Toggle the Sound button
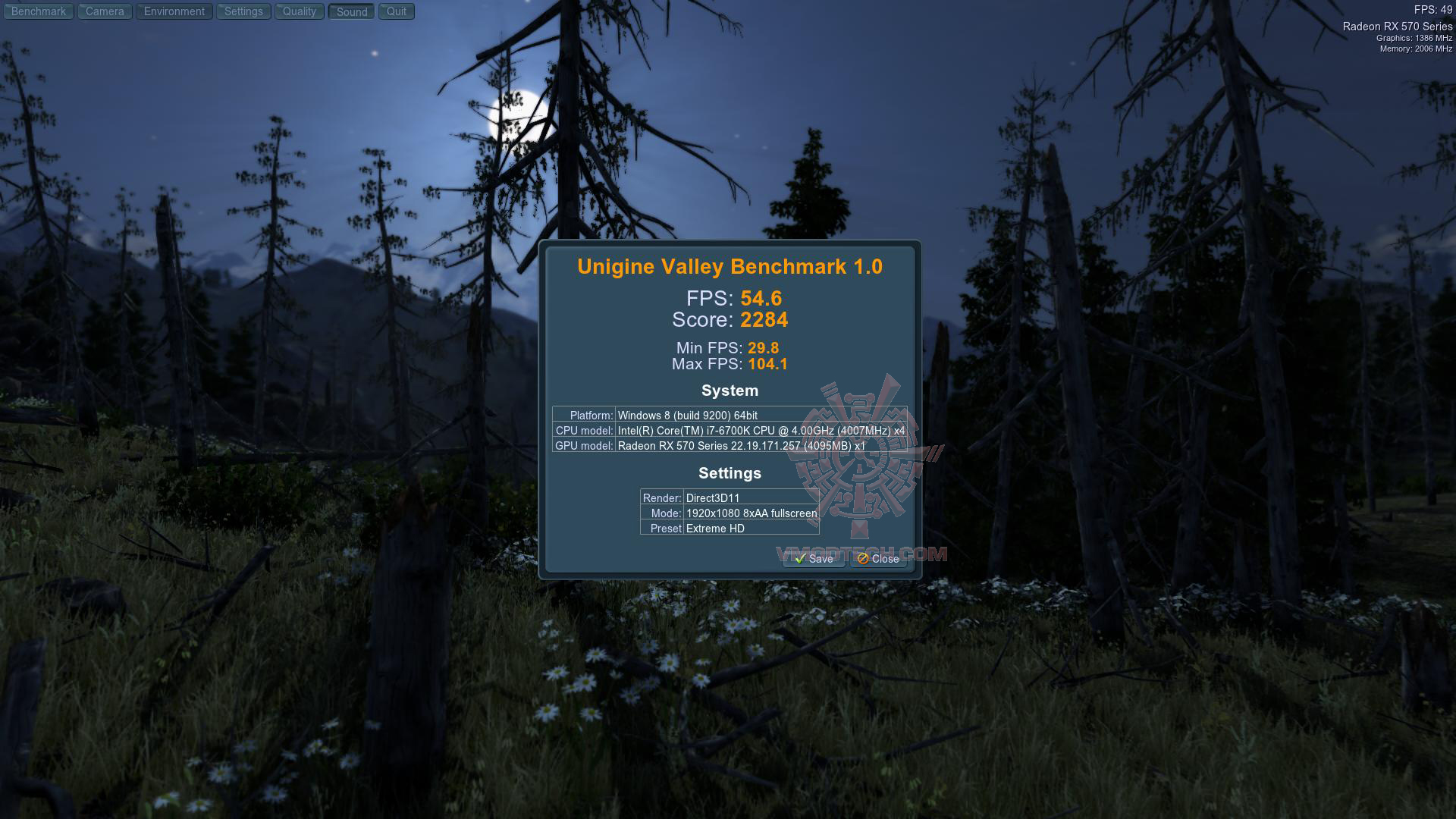Viewport: 1456px width, 819px height. point(352,12)
